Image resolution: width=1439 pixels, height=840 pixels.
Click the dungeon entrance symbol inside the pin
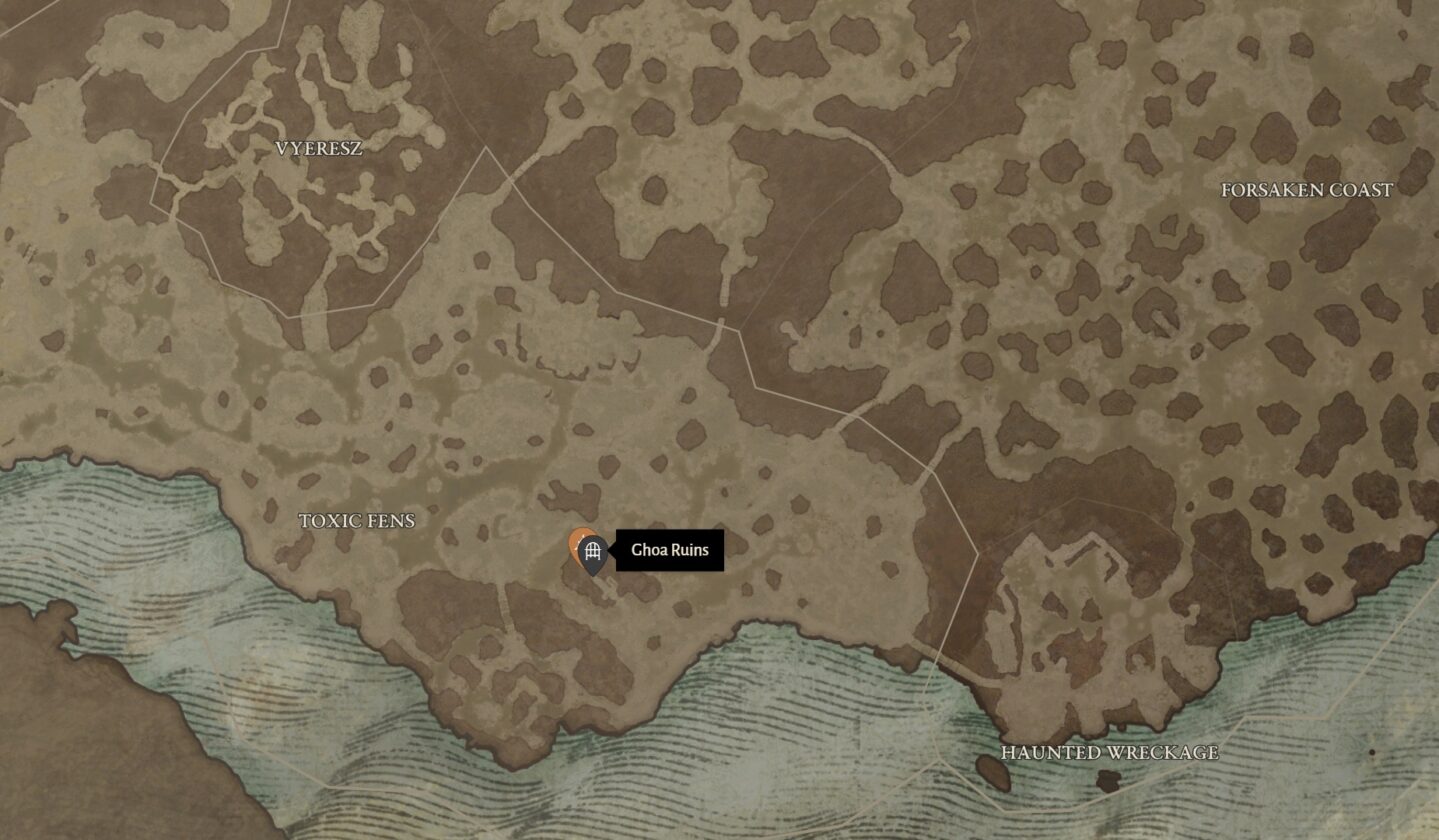point(592,550)
